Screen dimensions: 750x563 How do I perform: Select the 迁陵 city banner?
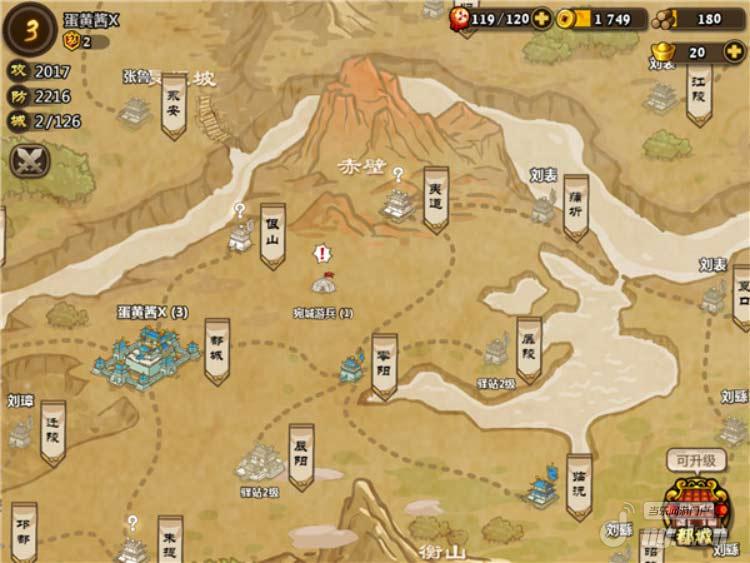[52, 431]
